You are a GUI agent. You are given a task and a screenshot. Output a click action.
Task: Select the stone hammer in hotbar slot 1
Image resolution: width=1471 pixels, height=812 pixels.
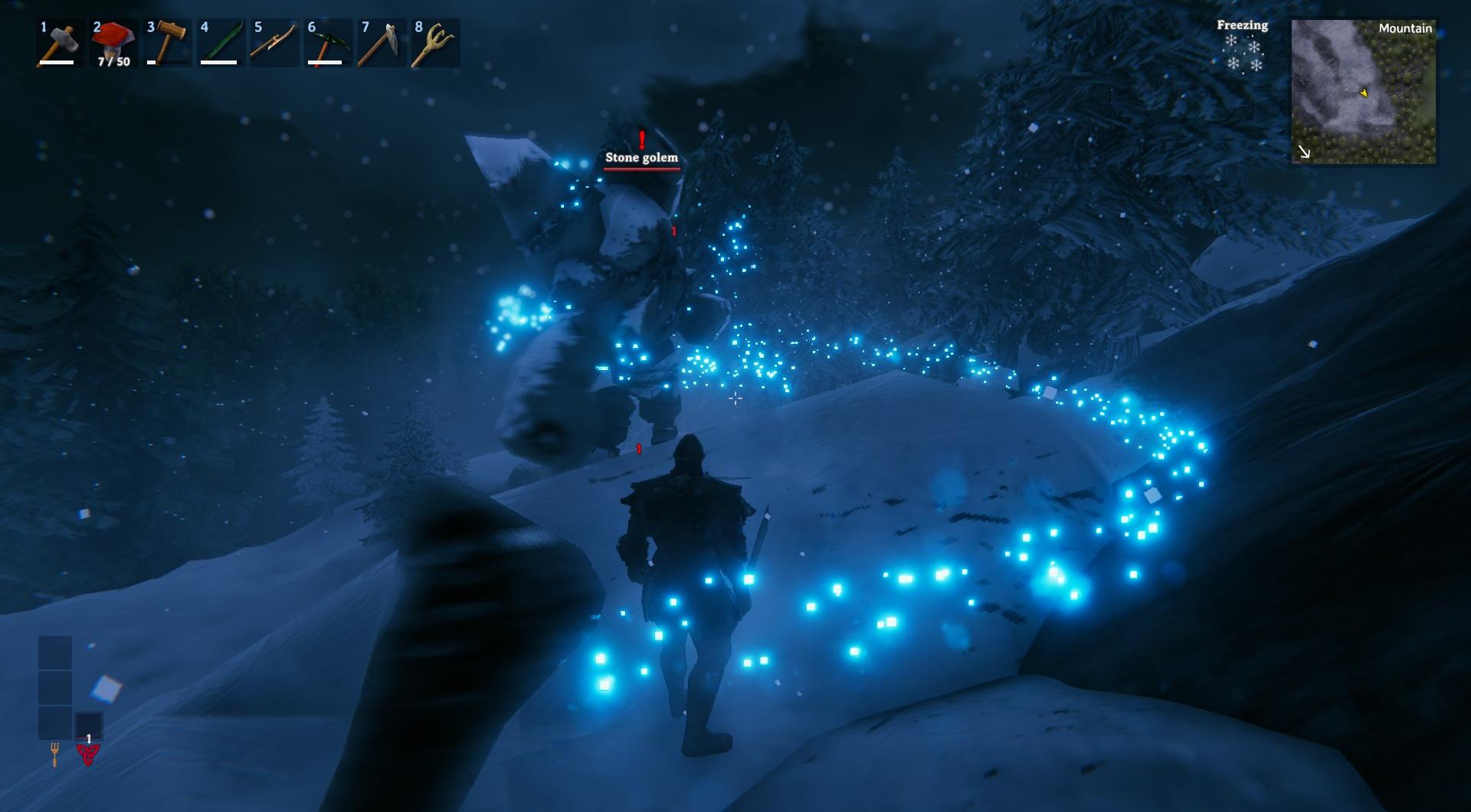coord(60,44)
